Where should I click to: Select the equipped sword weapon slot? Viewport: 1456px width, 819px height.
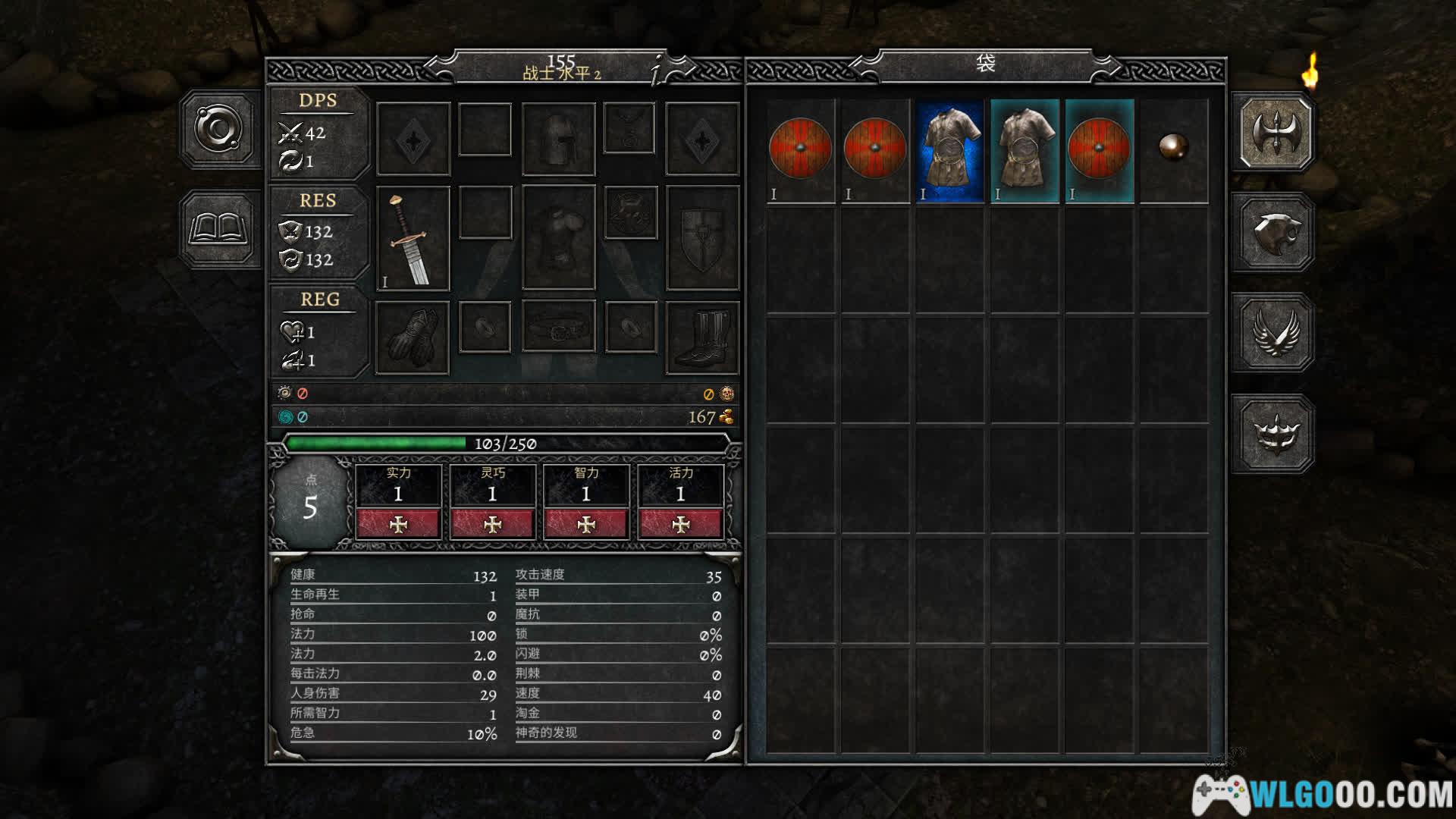(413, 239)
